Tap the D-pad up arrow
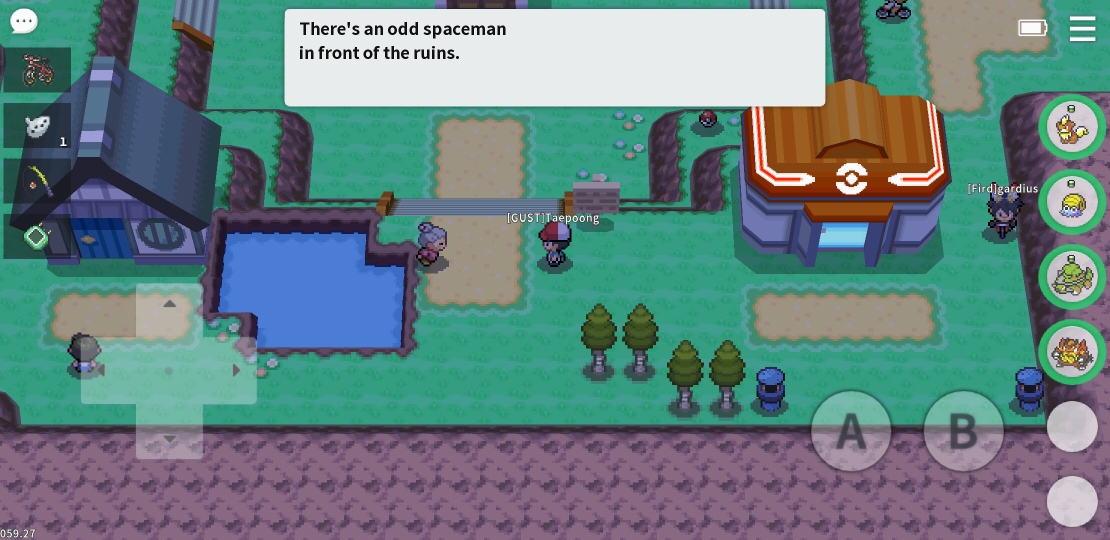The image size is (1110, 540). click(x=169, y=304)
